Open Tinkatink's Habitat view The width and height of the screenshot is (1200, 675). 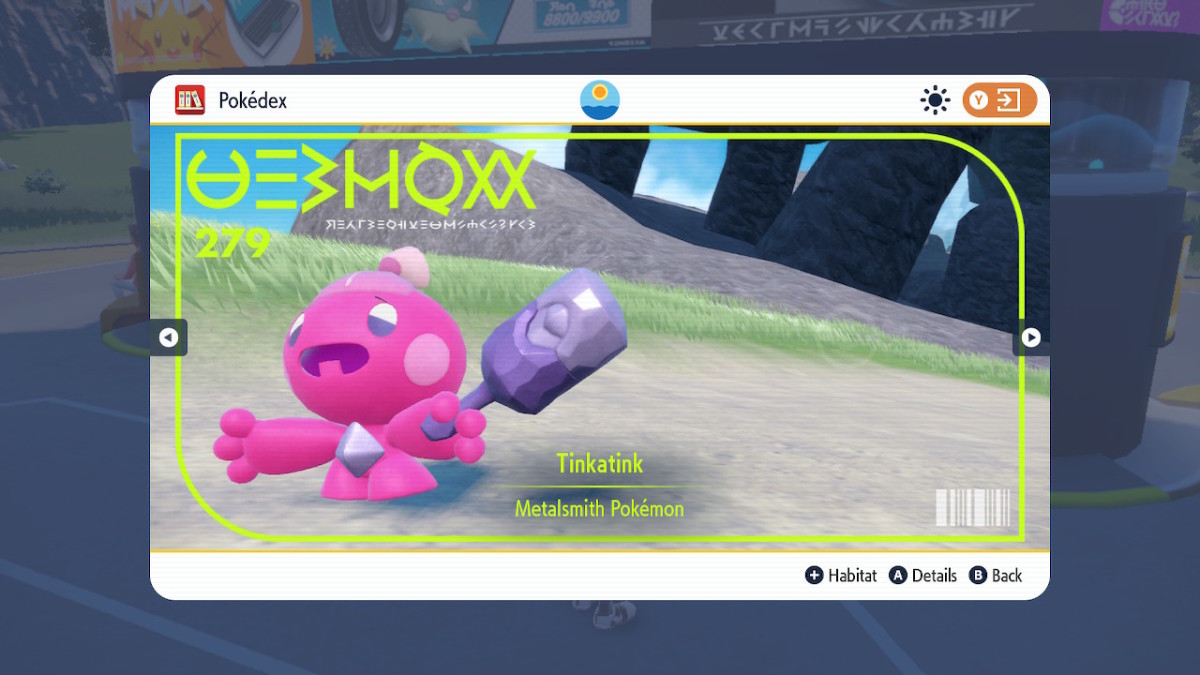(x=841, y=575)
